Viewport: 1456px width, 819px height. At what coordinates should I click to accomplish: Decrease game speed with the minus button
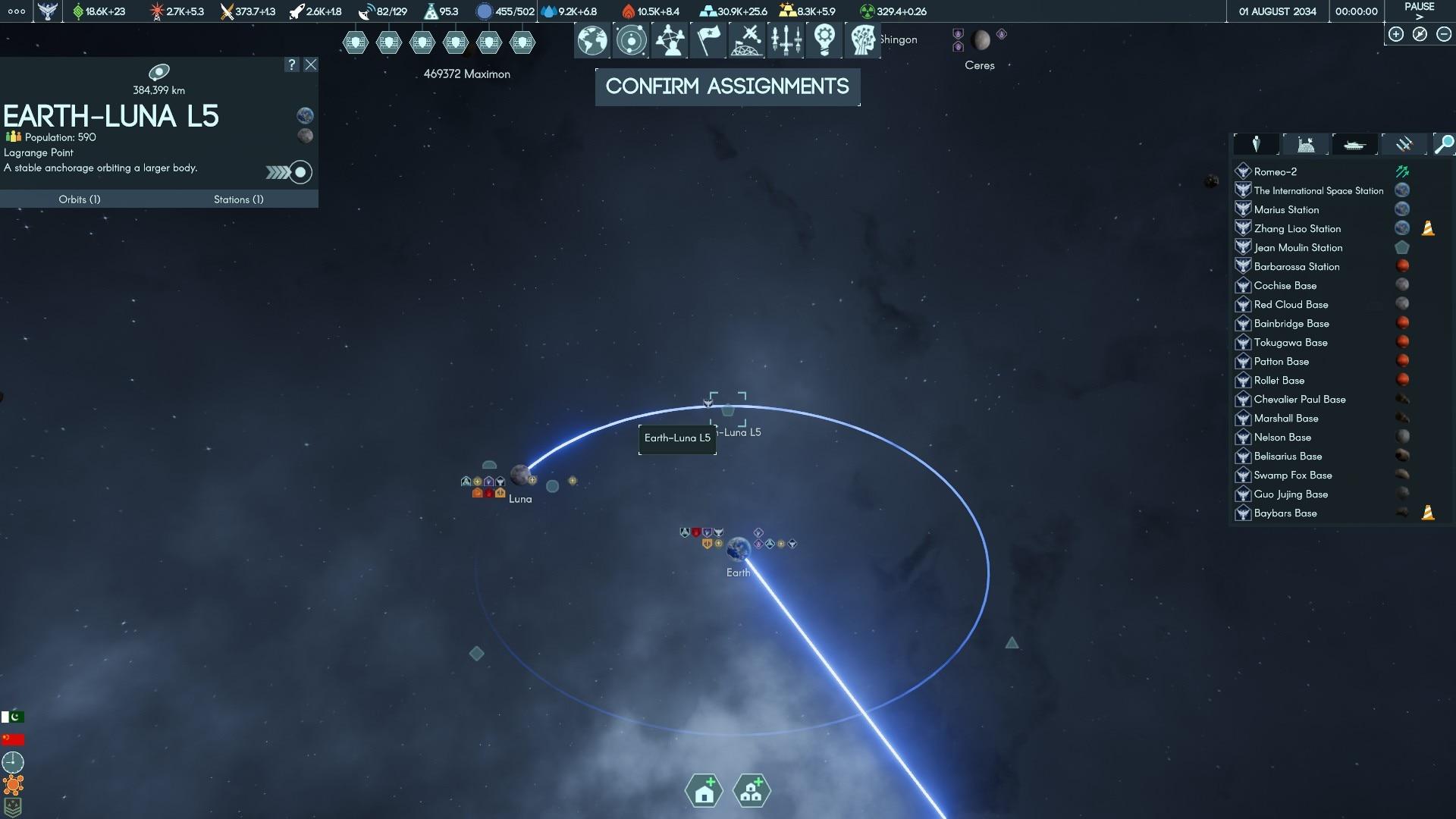pyautogui.click(x=1444, y=34)
